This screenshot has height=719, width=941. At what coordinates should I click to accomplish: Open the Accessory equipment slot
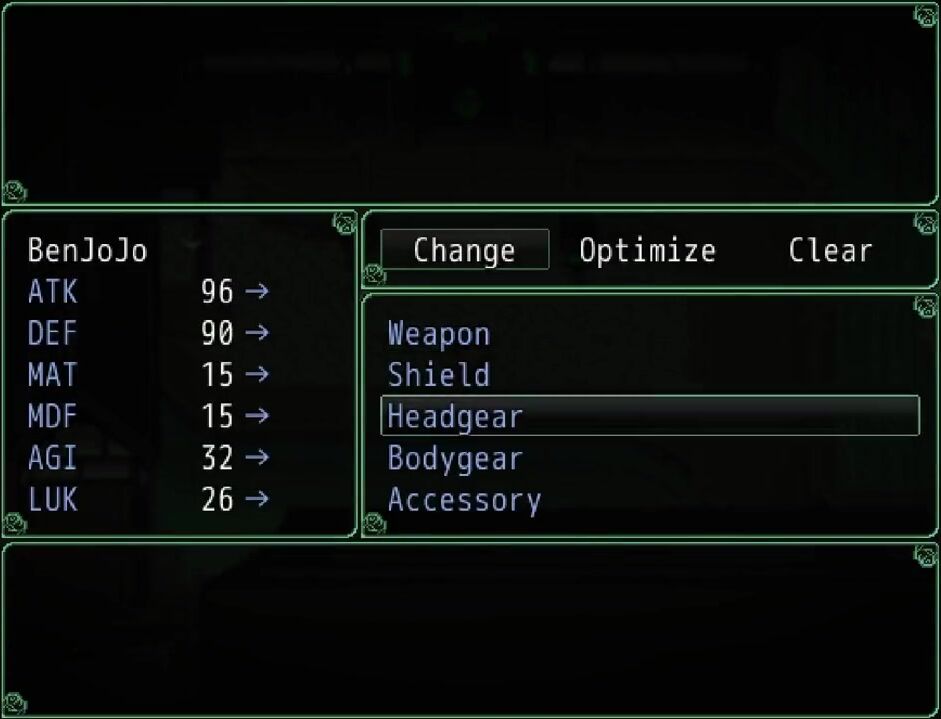(x=464, y=500)
